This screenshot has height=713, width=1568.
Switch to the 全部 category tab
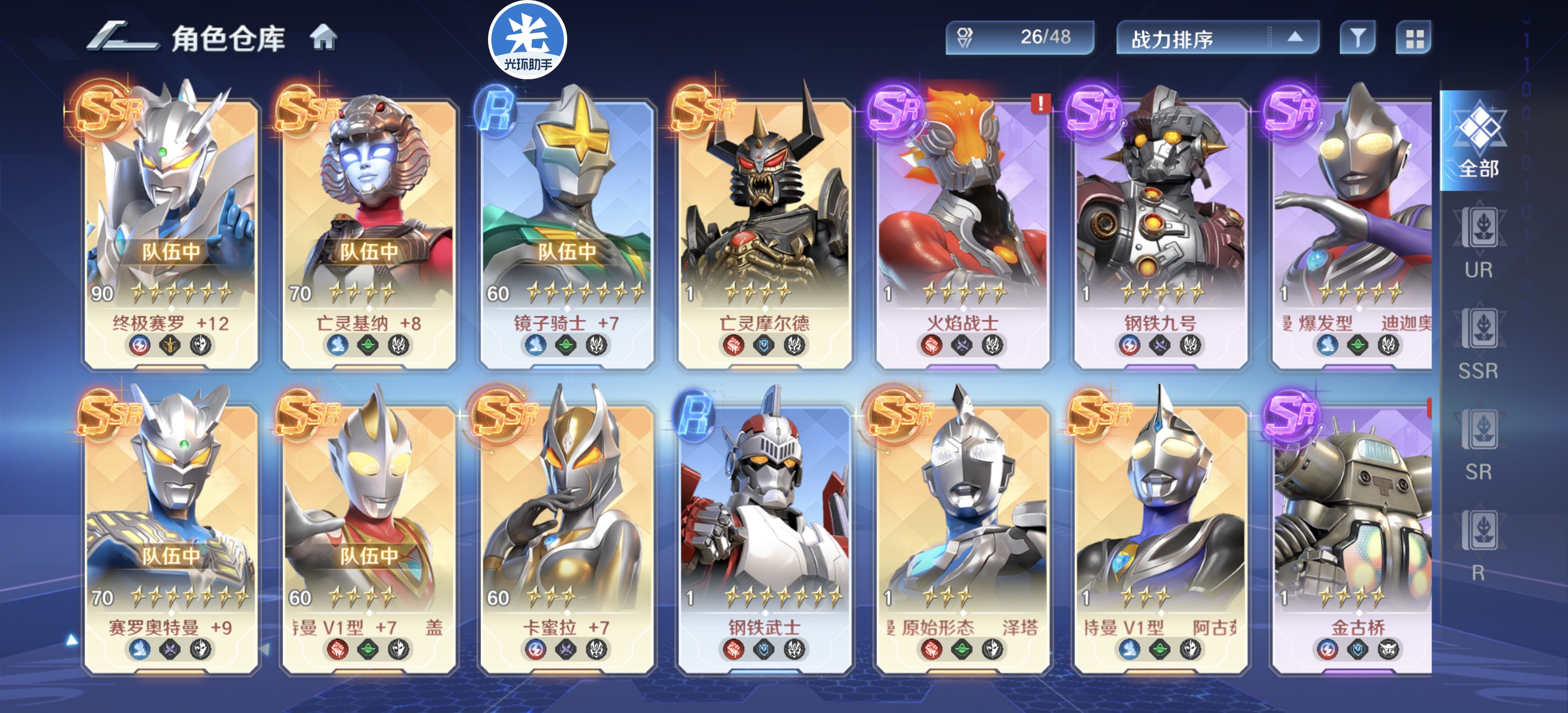1479,141
